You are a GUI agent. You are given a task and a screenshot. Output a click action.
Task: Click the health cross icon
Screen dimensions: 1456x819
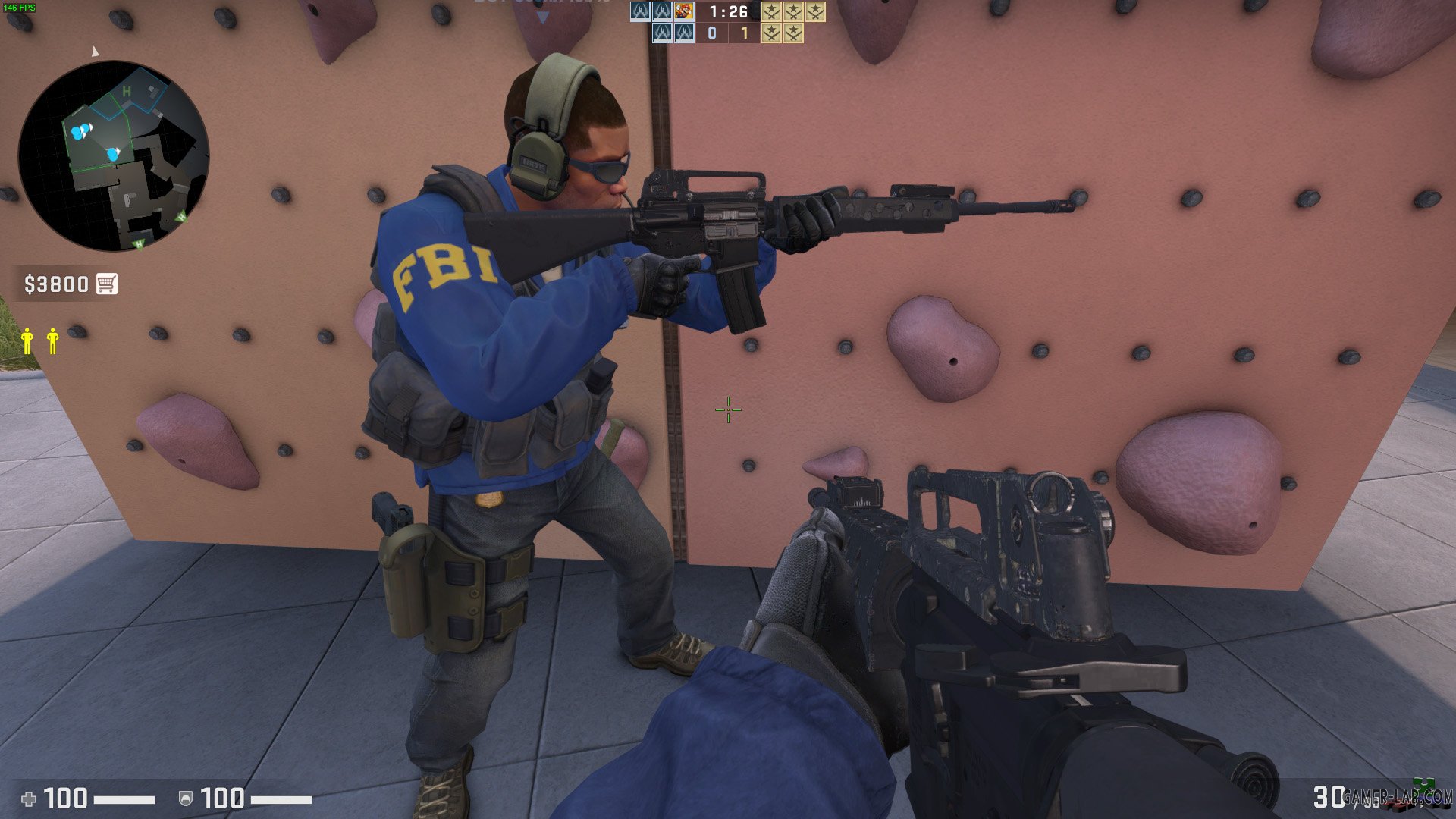(x=27, y=797)
